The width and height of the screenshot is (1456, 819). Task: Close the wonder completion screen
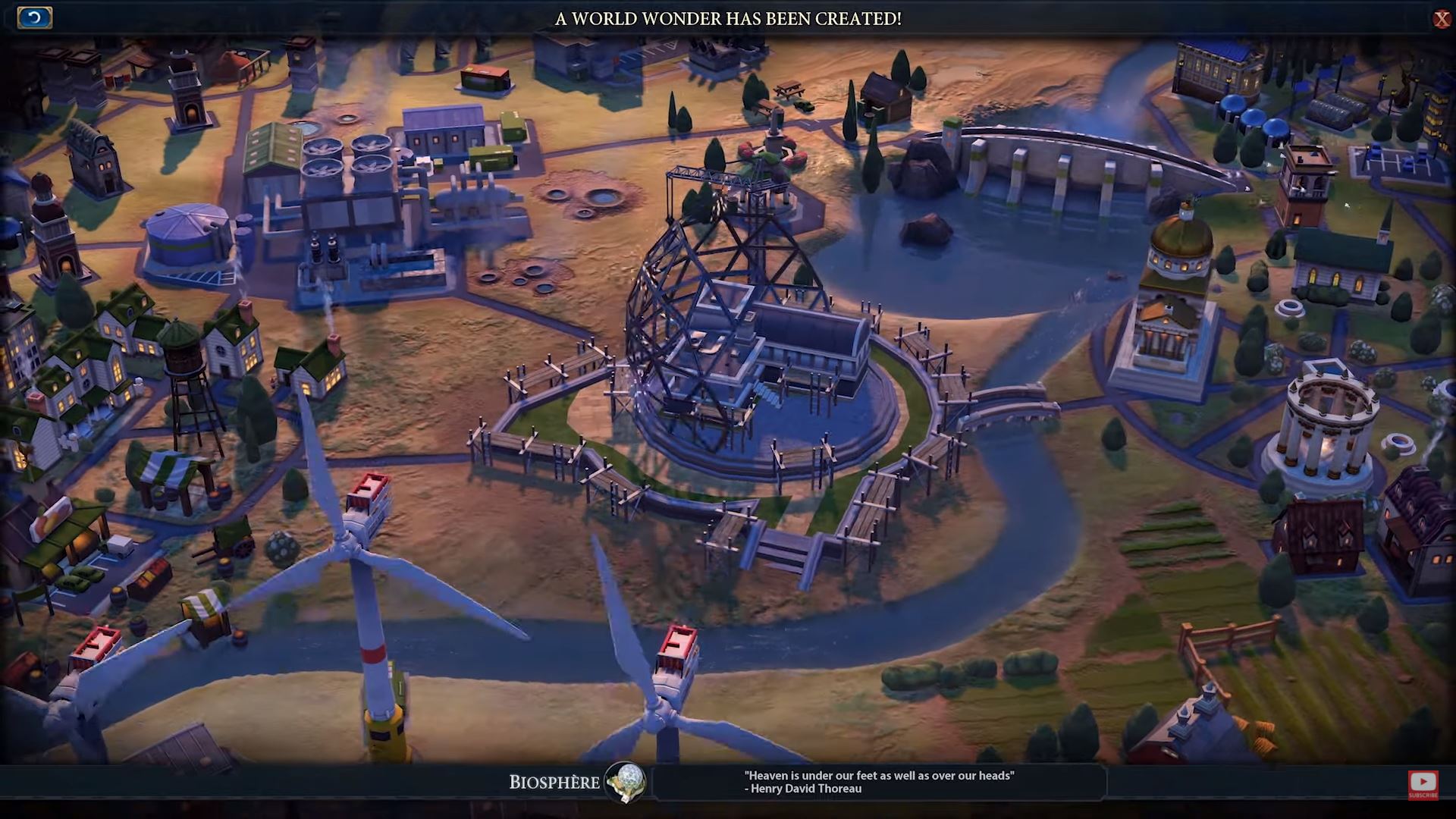[x=1441, y=19]
